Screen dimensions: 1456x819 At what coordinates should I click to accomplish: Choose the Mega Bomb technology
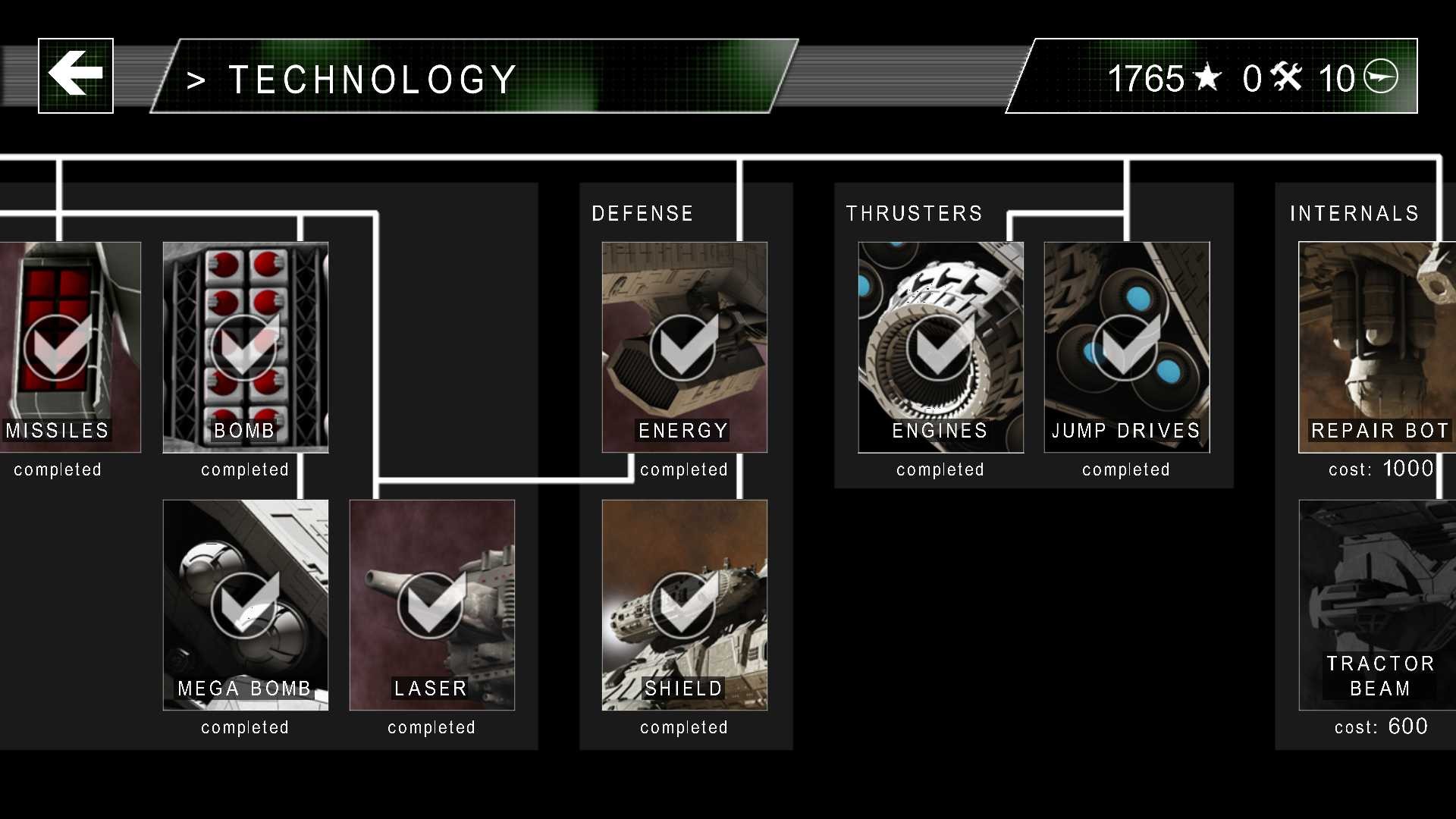[245, 604]
